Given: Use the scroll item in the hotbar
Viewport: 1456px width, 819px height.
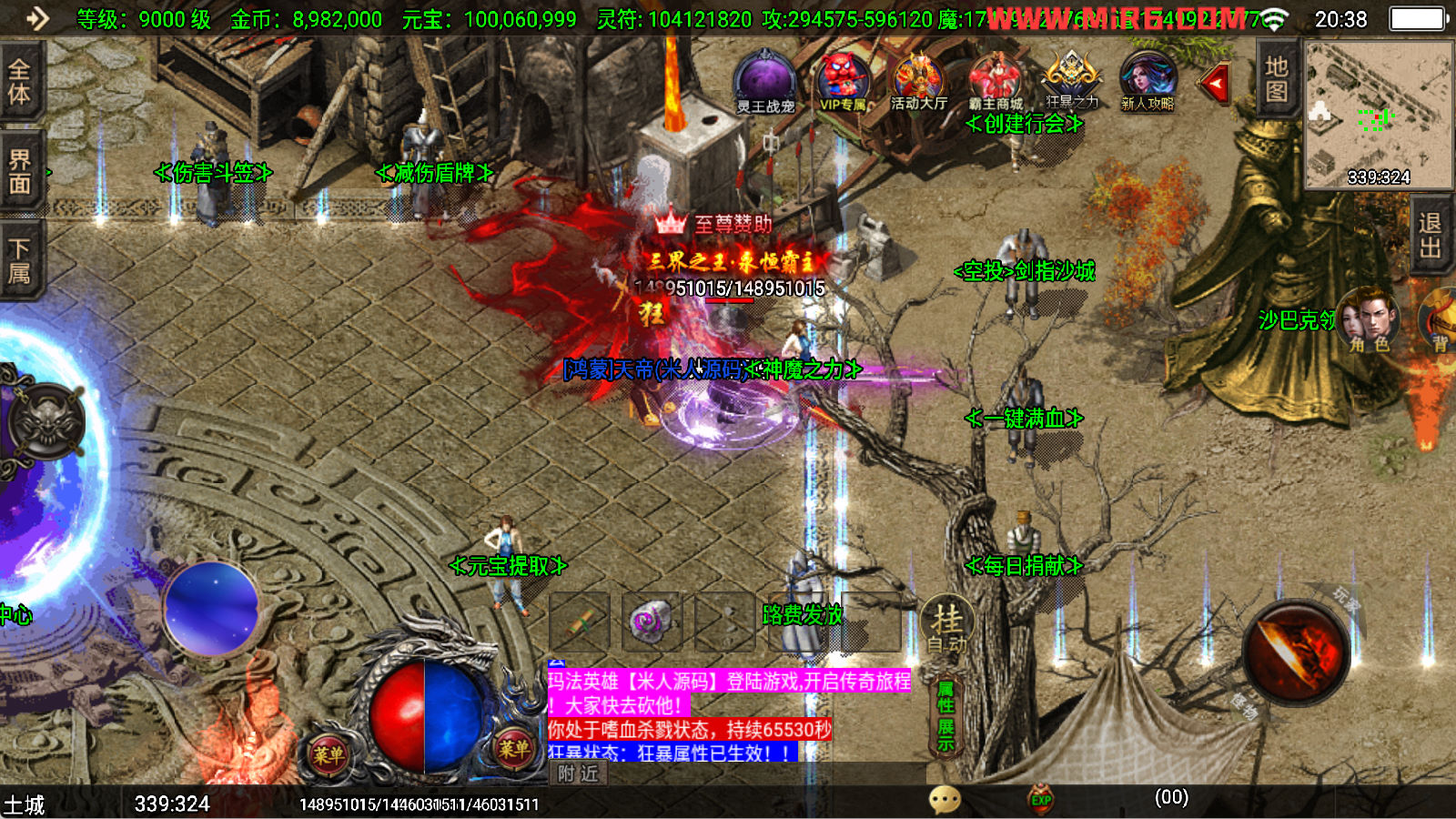Looking at the screenshot, I should [580, 622].
